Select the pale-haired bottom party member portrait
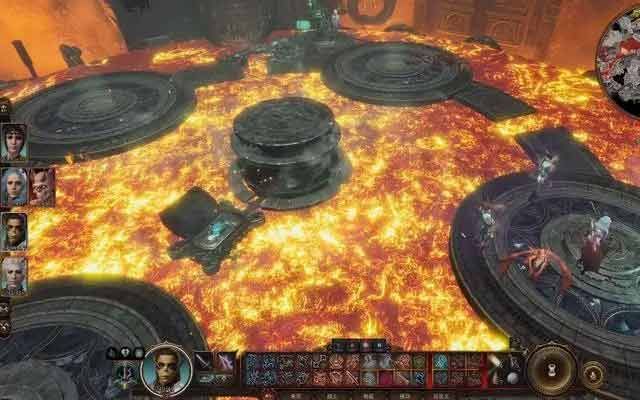Screen dimensions: 640x400 click(x=14, y=275)
